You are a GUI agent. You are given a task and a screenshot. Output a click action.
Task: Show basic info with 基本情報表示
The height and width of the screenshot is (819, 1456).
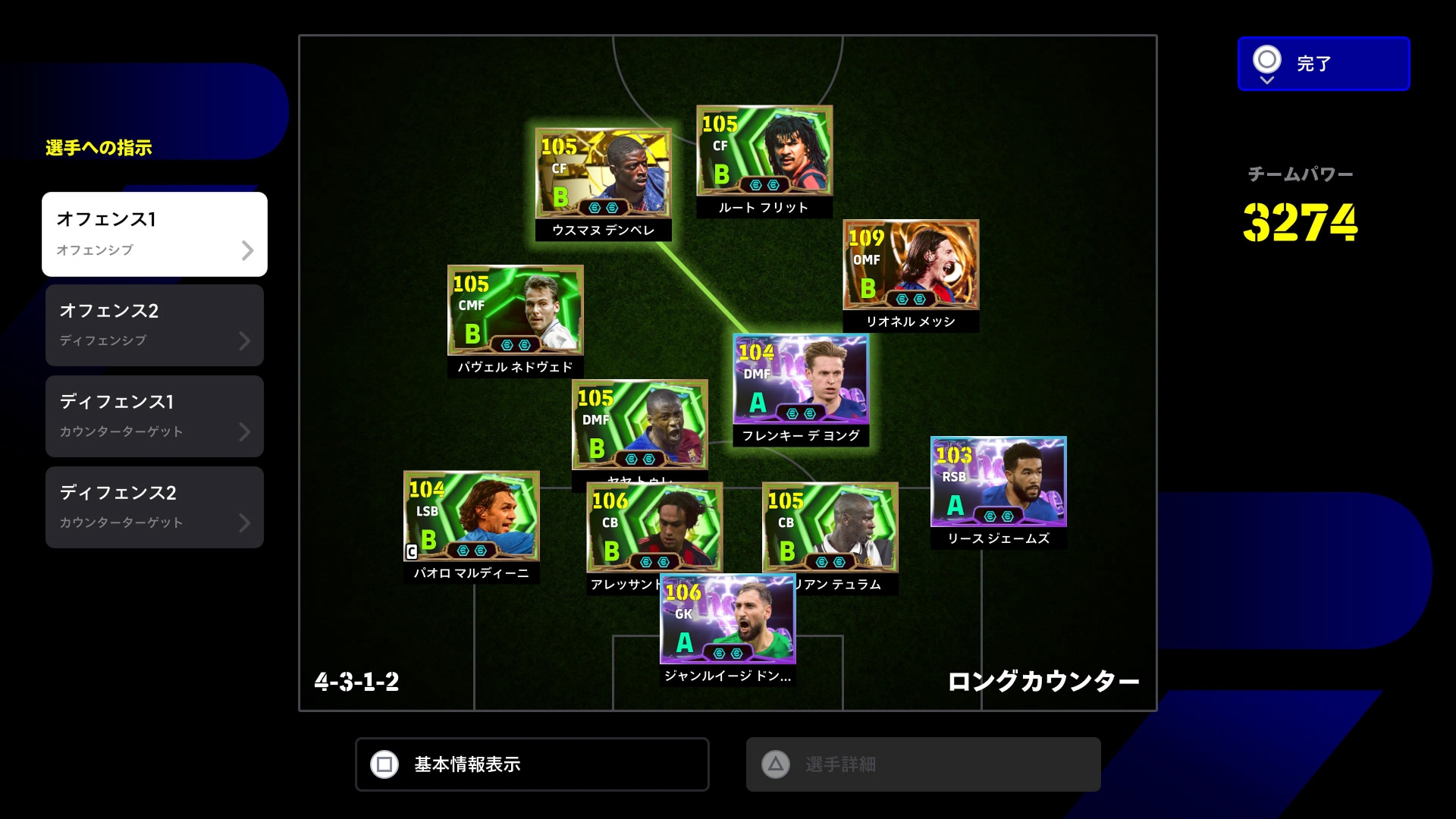[x=532, y=764]
